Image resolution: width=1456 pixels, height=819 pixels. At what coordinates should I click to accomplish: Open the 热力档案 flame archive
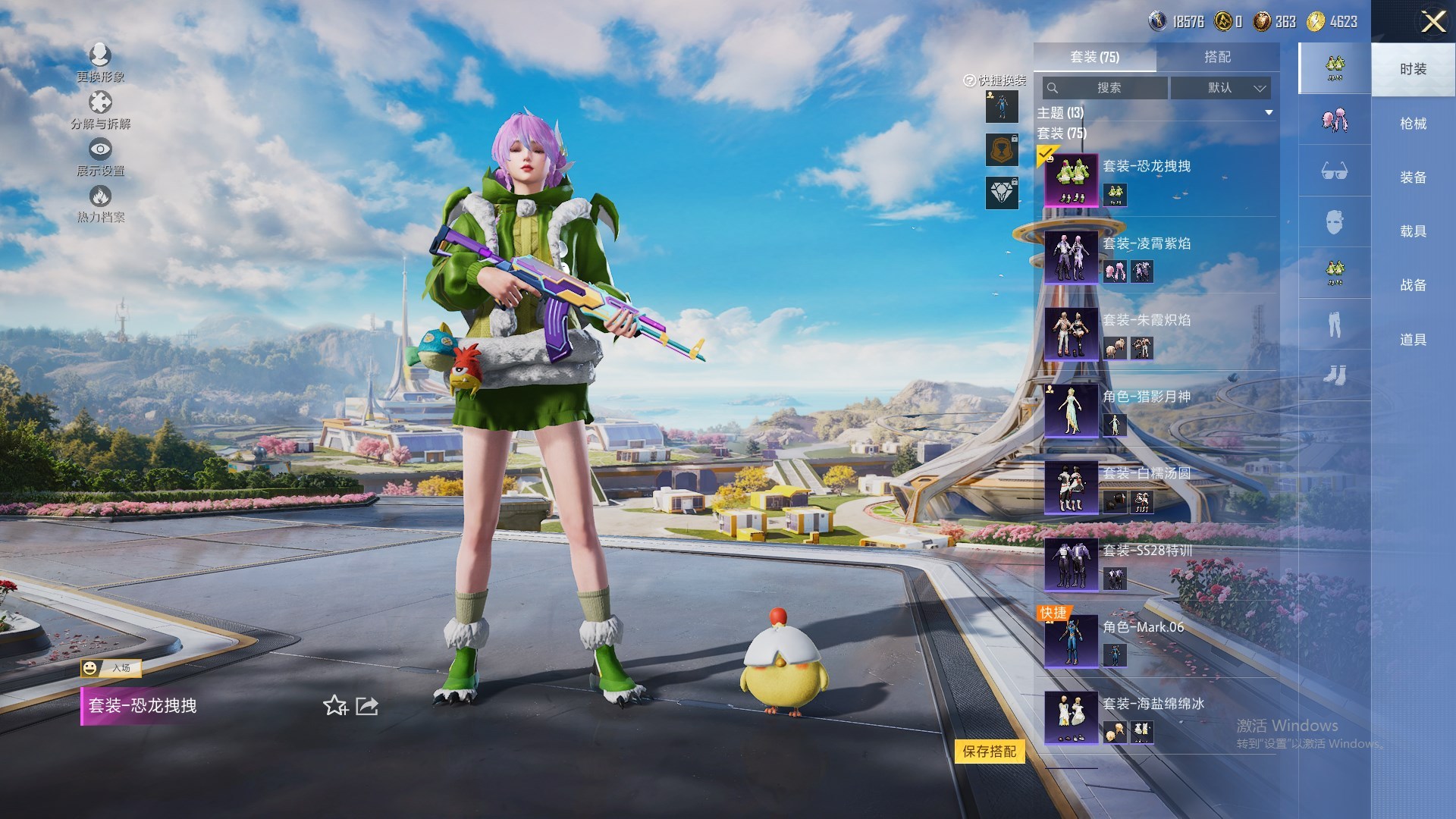coord(100,204)
